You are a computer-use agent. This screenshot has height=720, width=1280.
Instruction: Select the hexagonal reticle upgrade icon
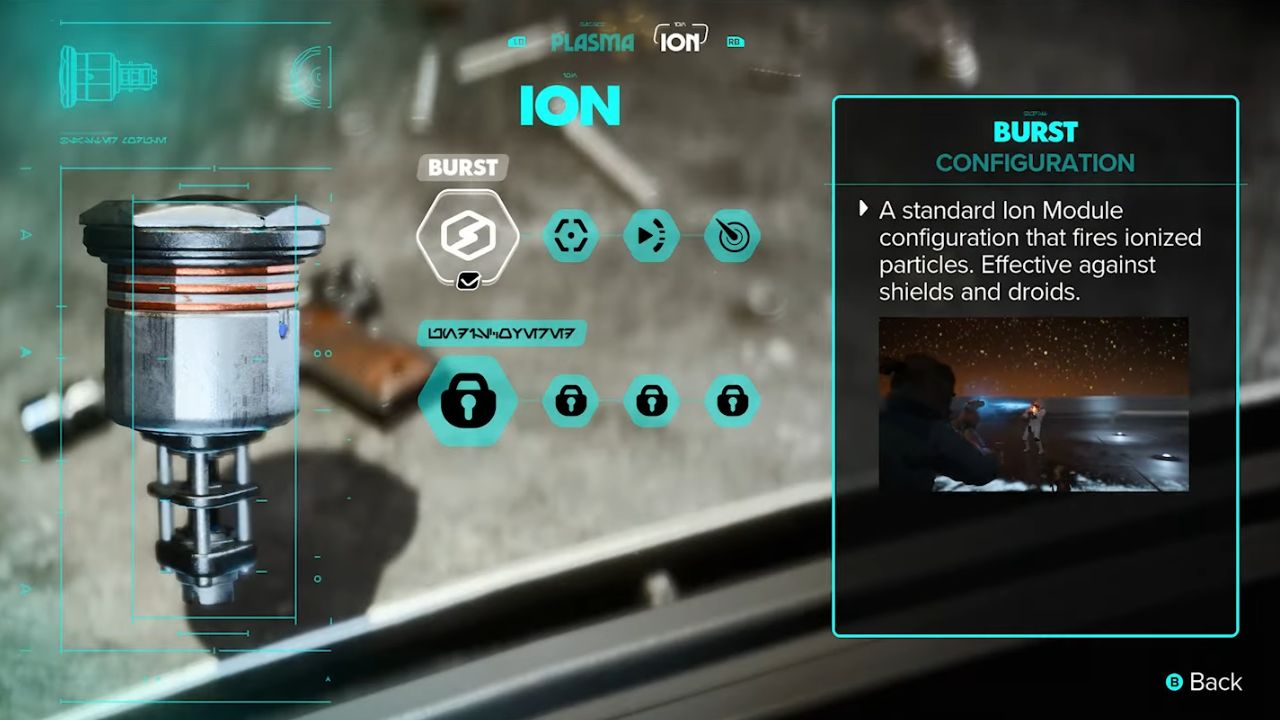pos(571,236)
